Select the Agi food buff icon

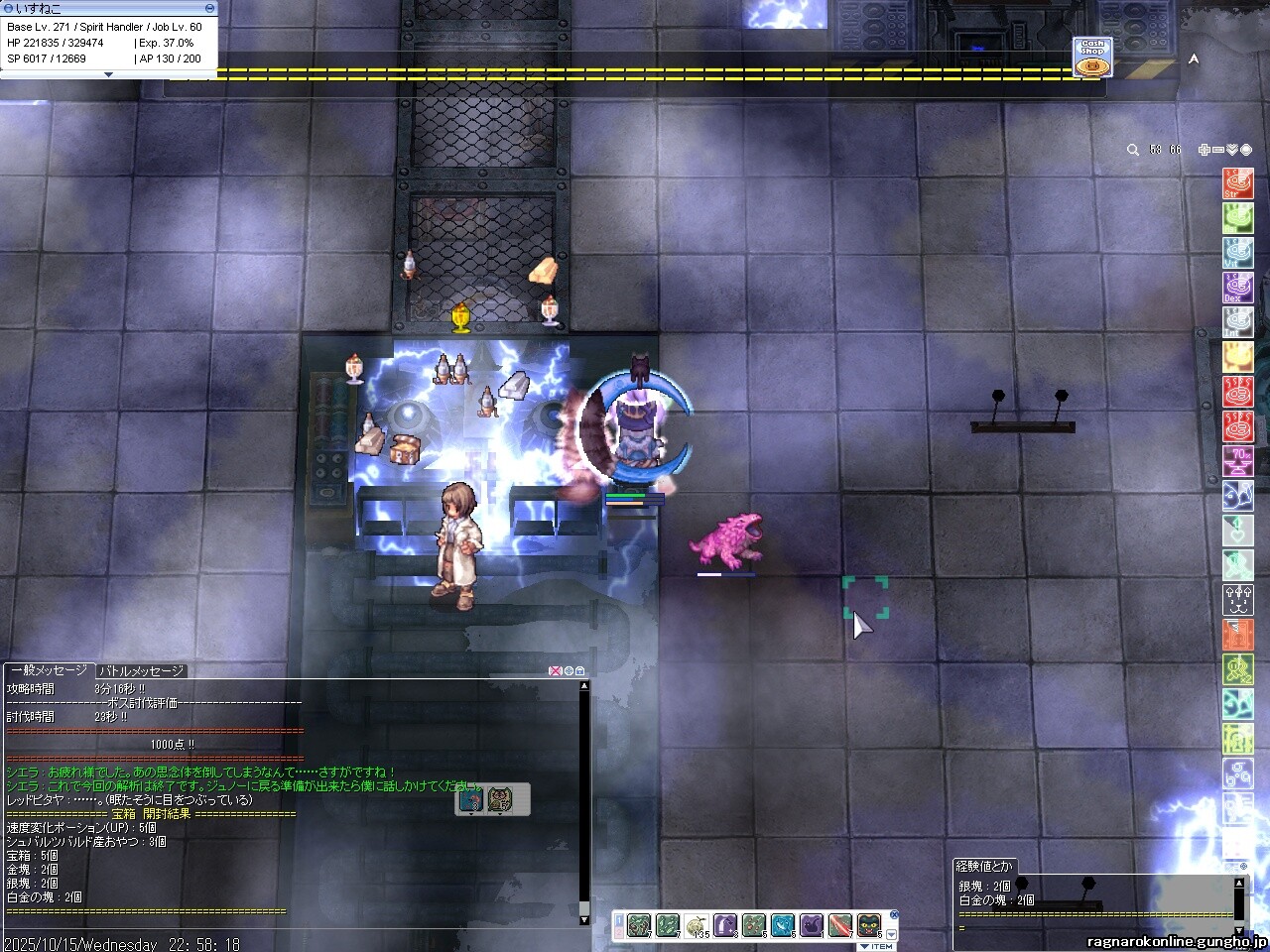(1237, 218)
